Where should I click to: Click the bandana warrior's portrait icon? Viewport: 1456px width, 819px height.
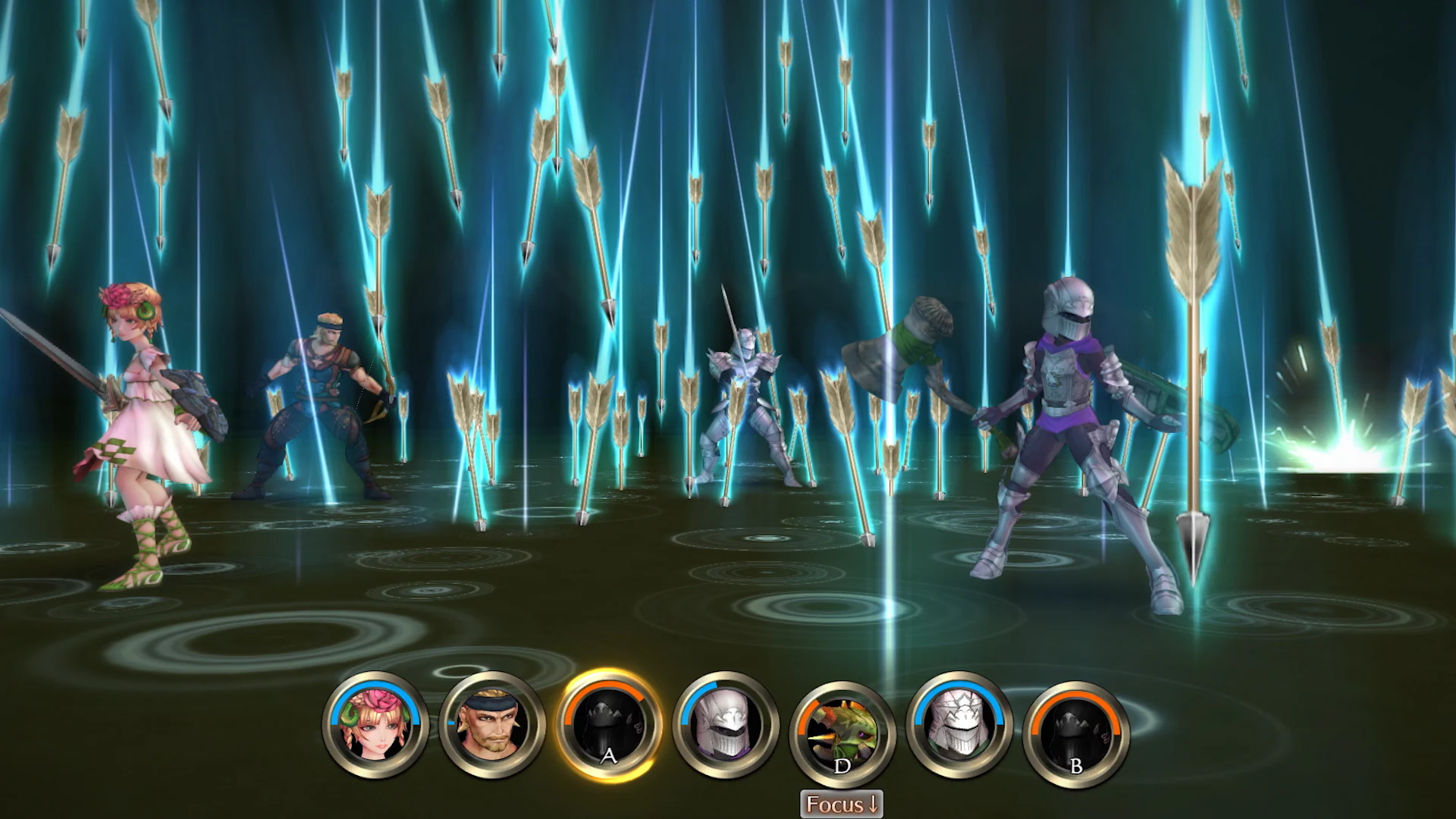(493, 724)
